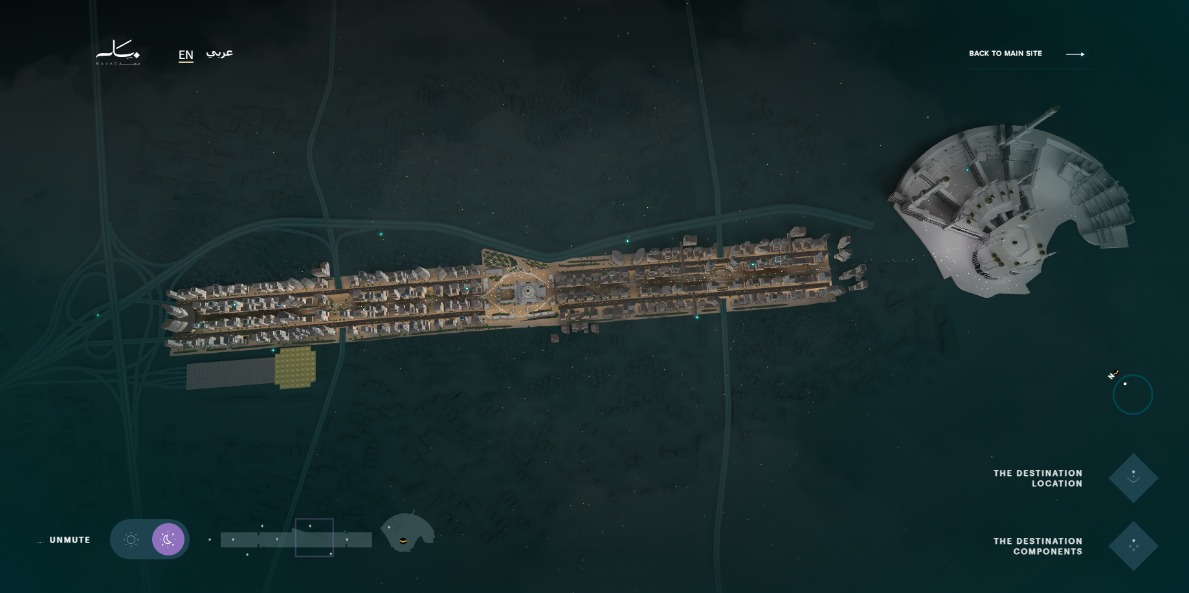
Task: Select the purple moon night mode button
Action: [168, 540]
